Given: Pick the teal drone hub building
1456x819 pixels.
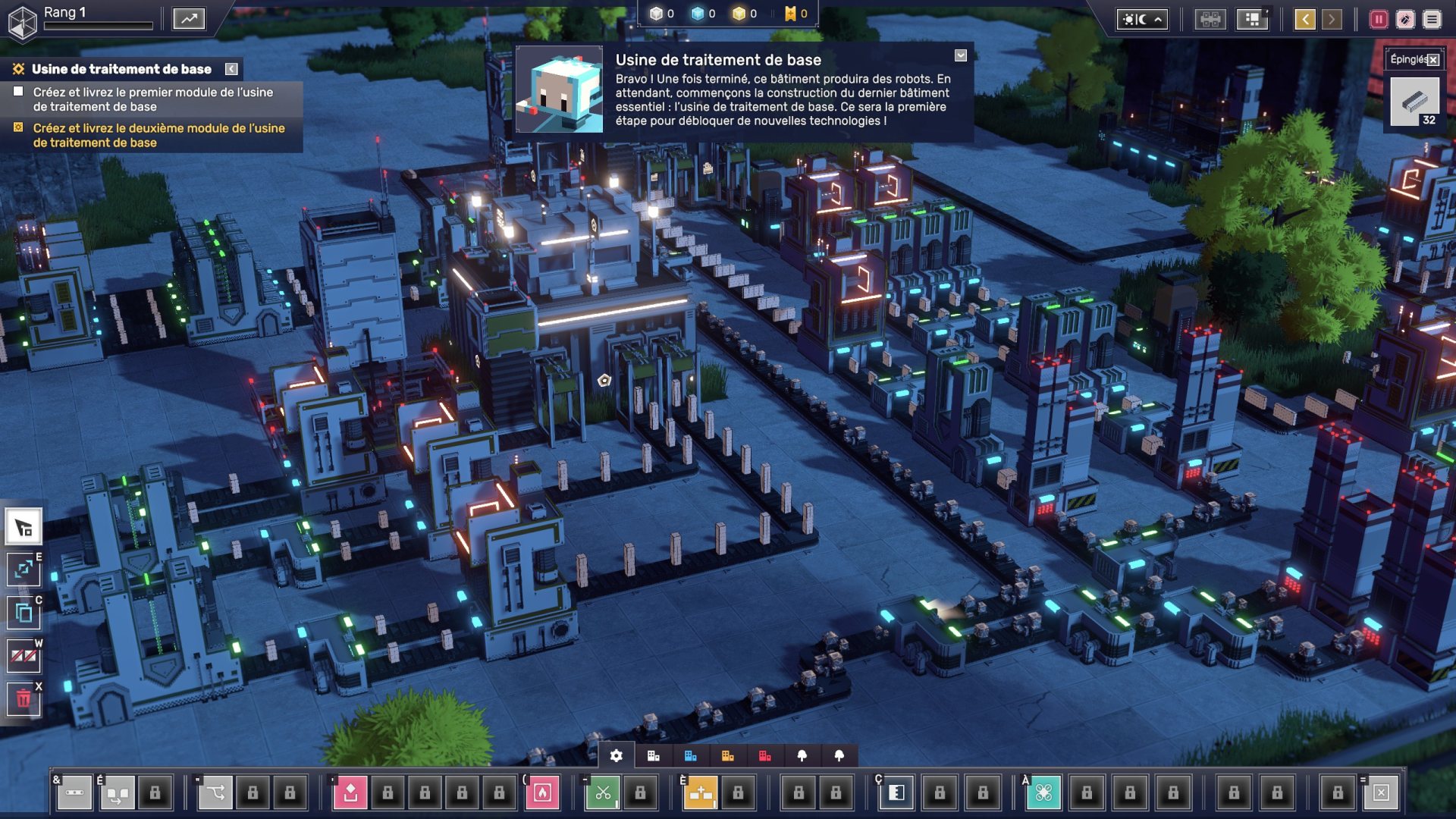Looking at the screenshot, I should pyautogui.click(x=1043, y=792).
